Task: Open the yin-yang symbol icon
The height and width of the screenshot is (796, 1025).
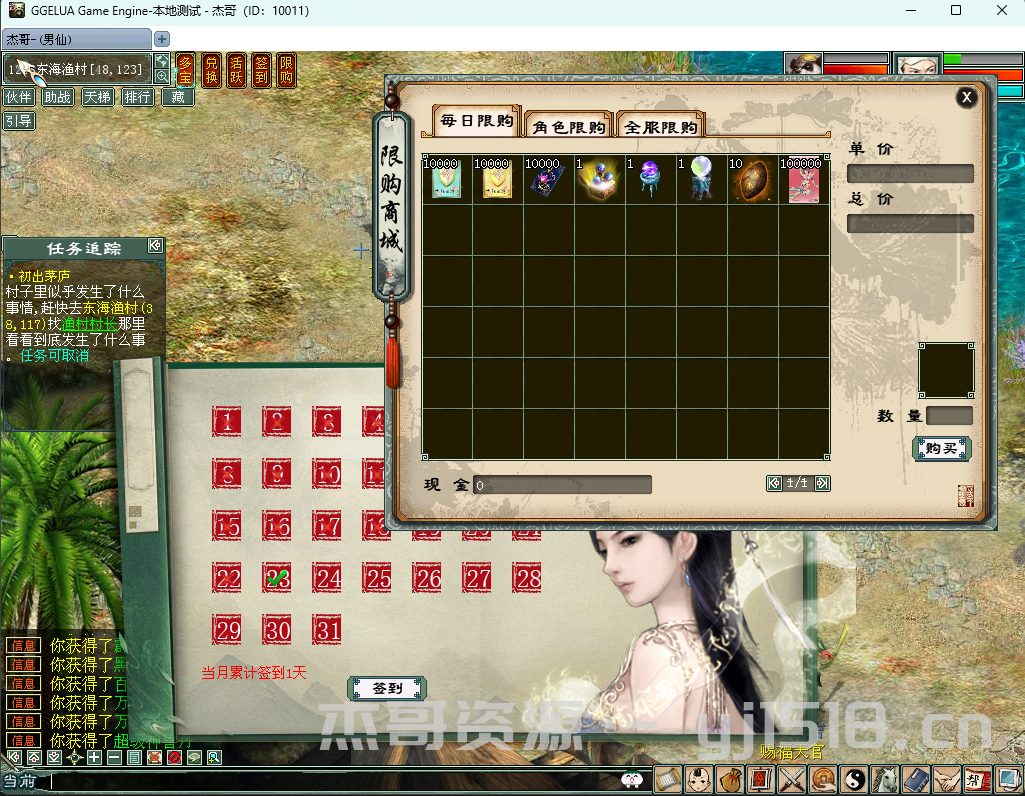Action: (x=852, y=779)
